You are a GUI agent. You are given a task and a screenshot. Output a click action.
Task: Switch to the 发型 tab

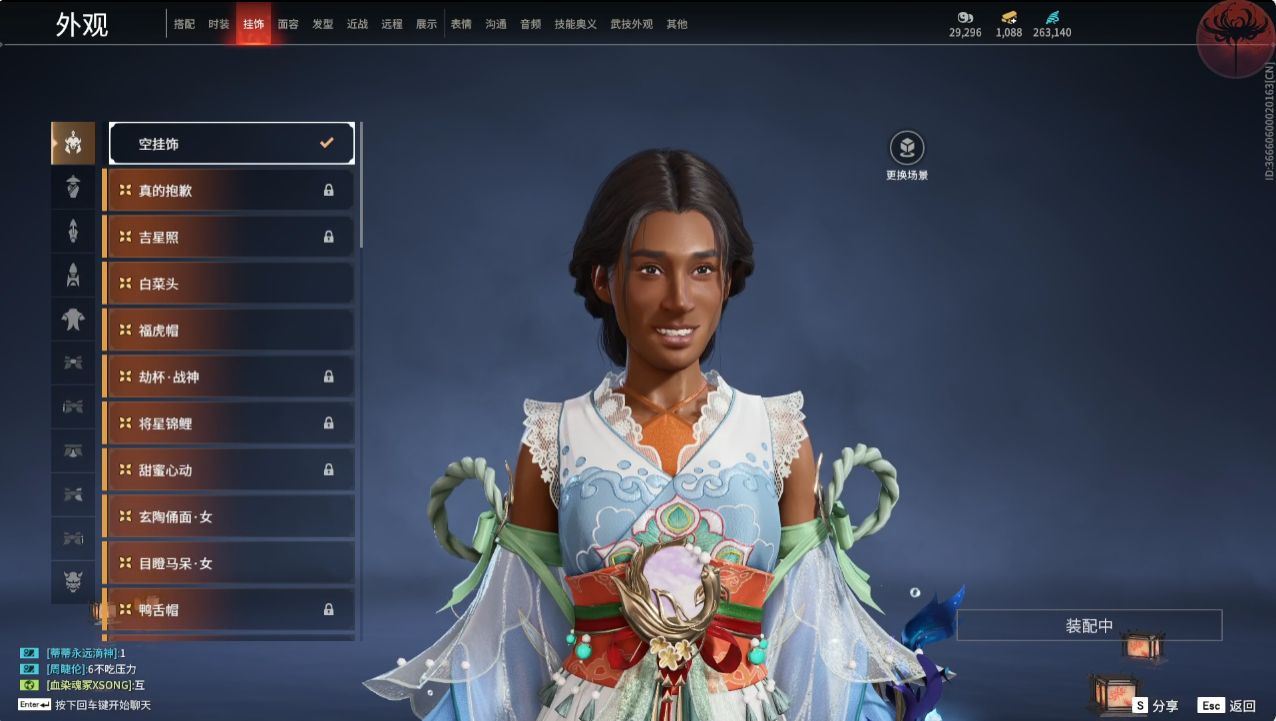[323, 24]
